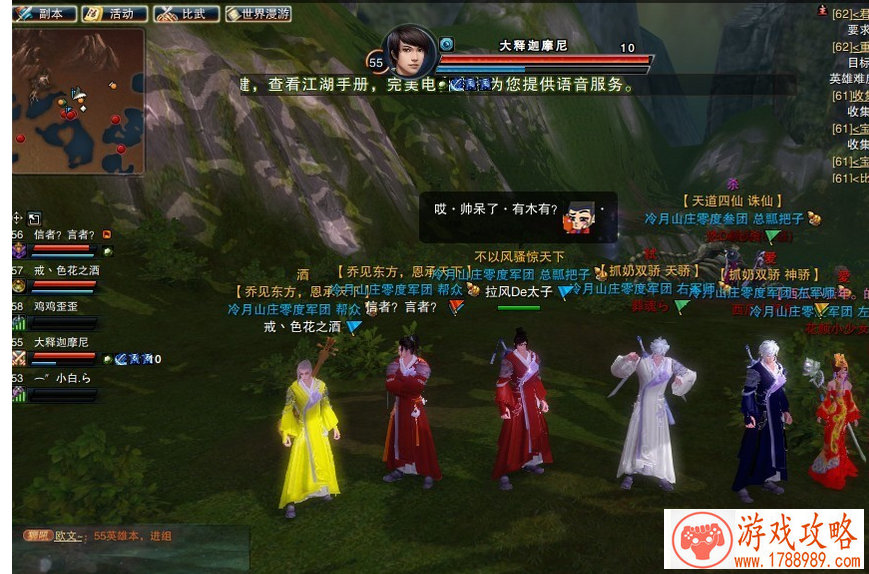Click the 游戏攻略 watermark logo
The image size is (869, 574).
tap(763, 540)
